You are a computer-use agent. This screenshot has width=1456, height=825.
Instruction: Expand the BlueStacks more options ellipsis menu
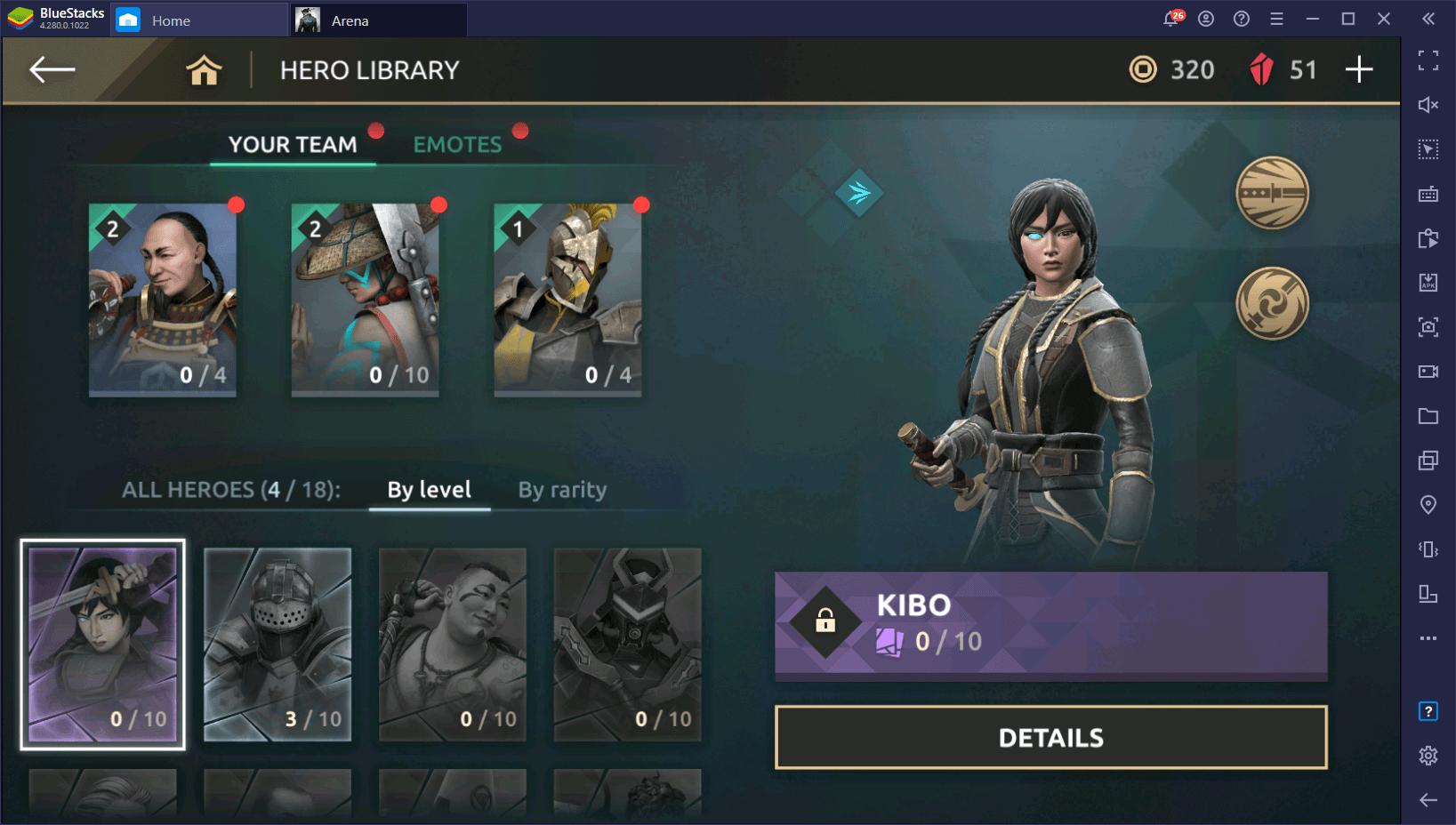click(x=1428, y=637)
